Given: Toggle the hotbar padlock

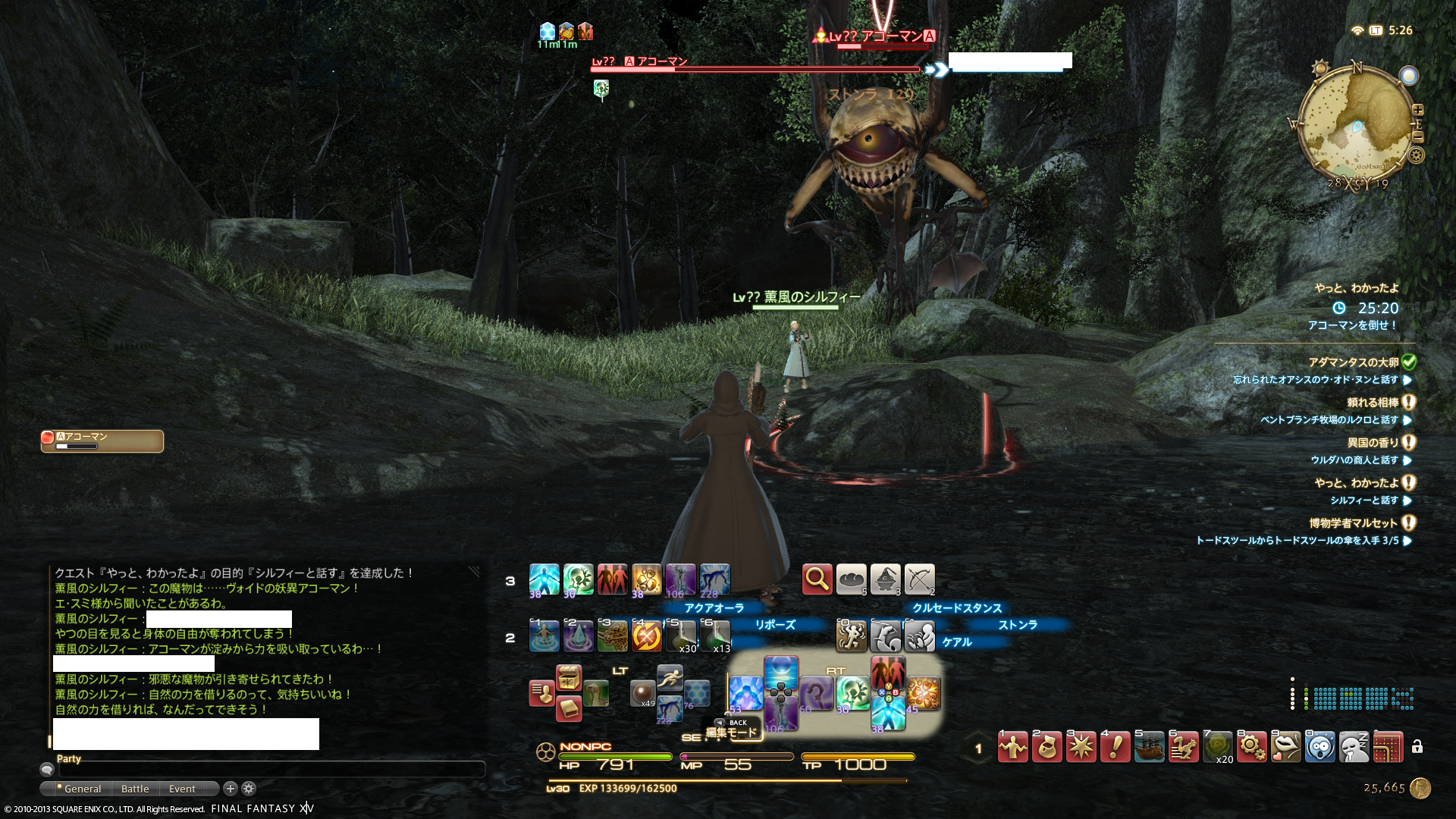Looking at the screenshot, I should [1417, 747].
